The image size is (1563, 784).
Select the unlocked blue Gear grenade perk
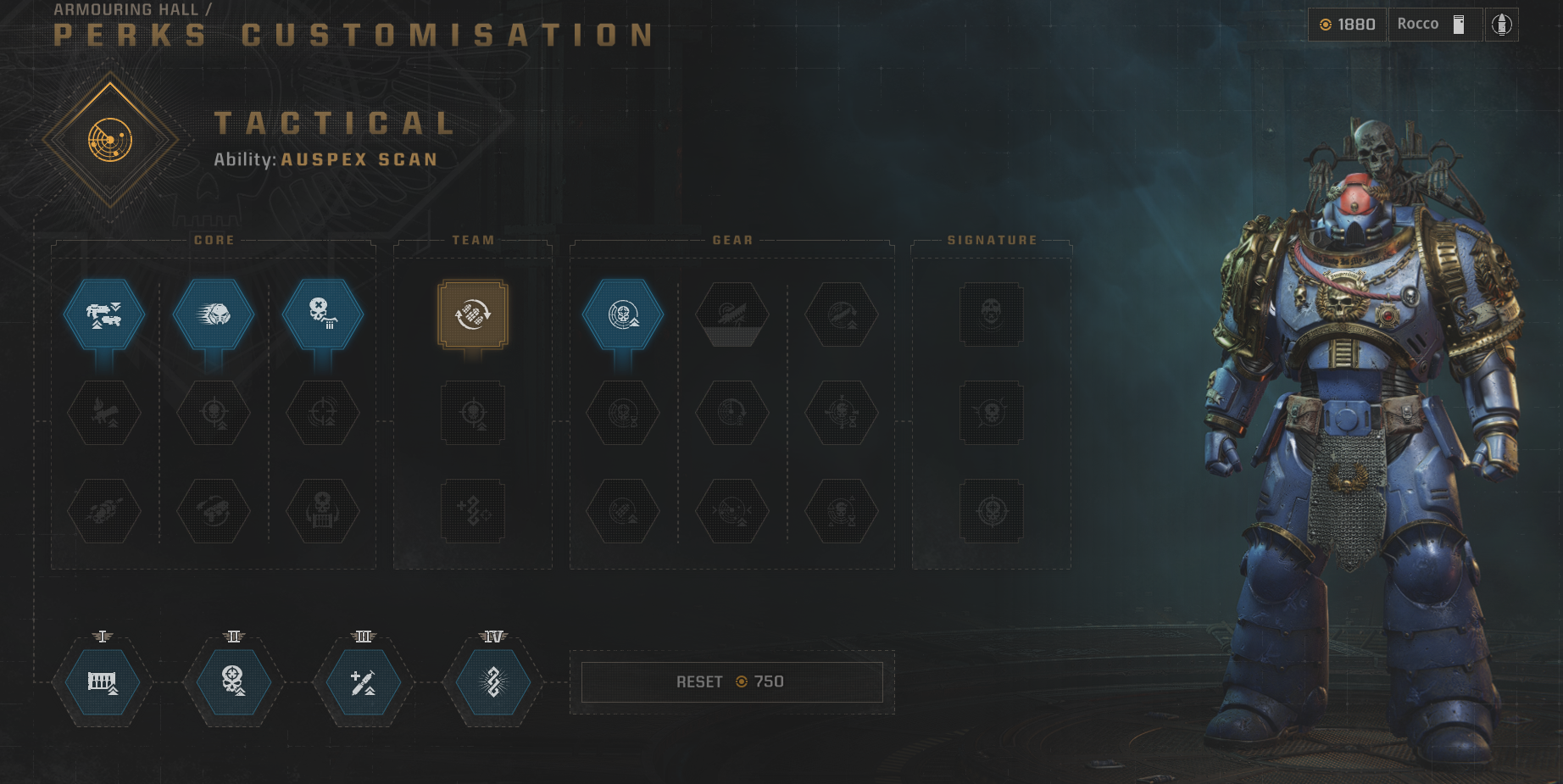(624, 314)
